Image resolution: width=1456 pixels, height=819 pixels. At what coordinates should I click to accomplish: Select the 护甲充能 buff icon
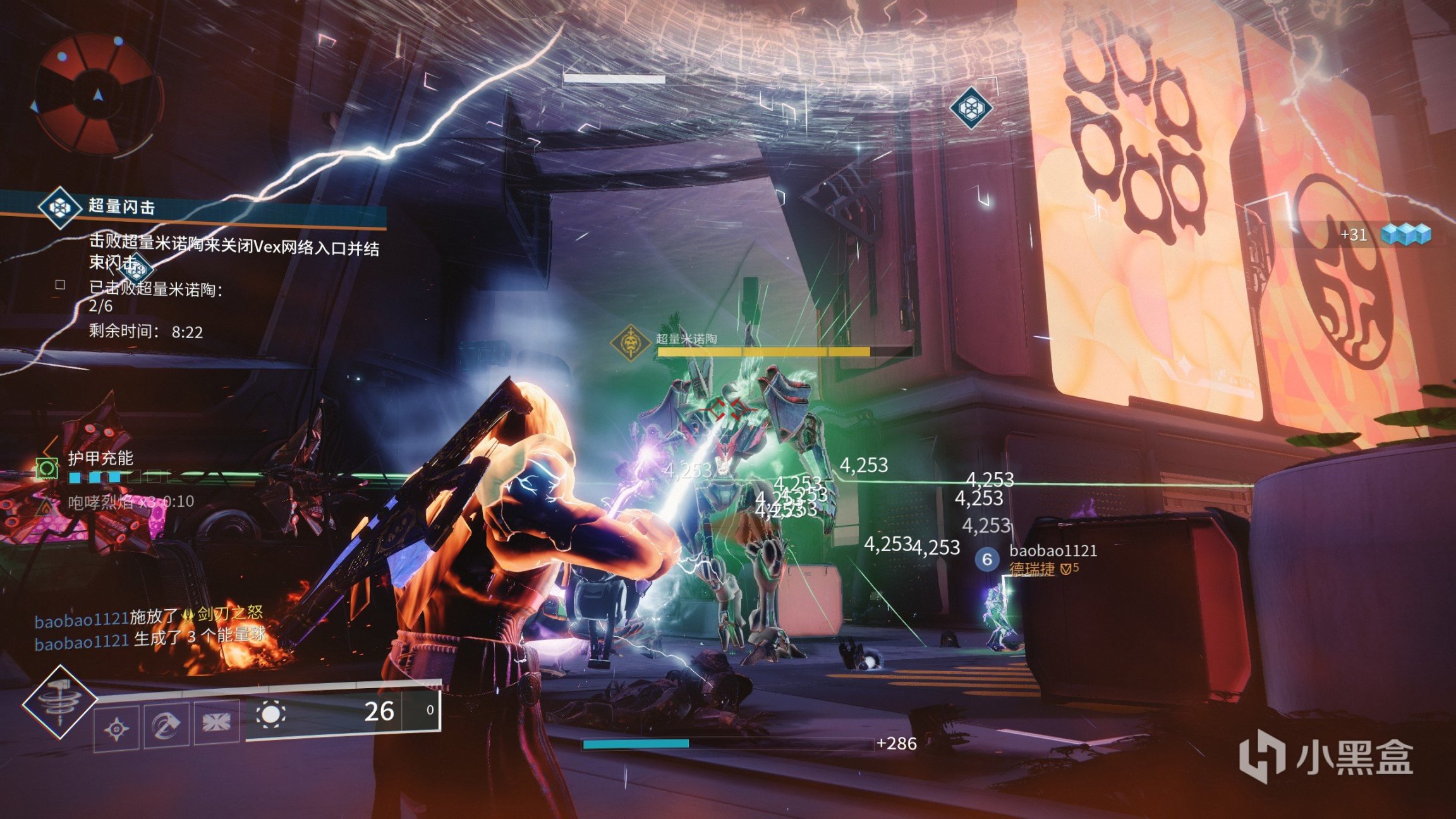pyautogui.click(x=47, y=469)
